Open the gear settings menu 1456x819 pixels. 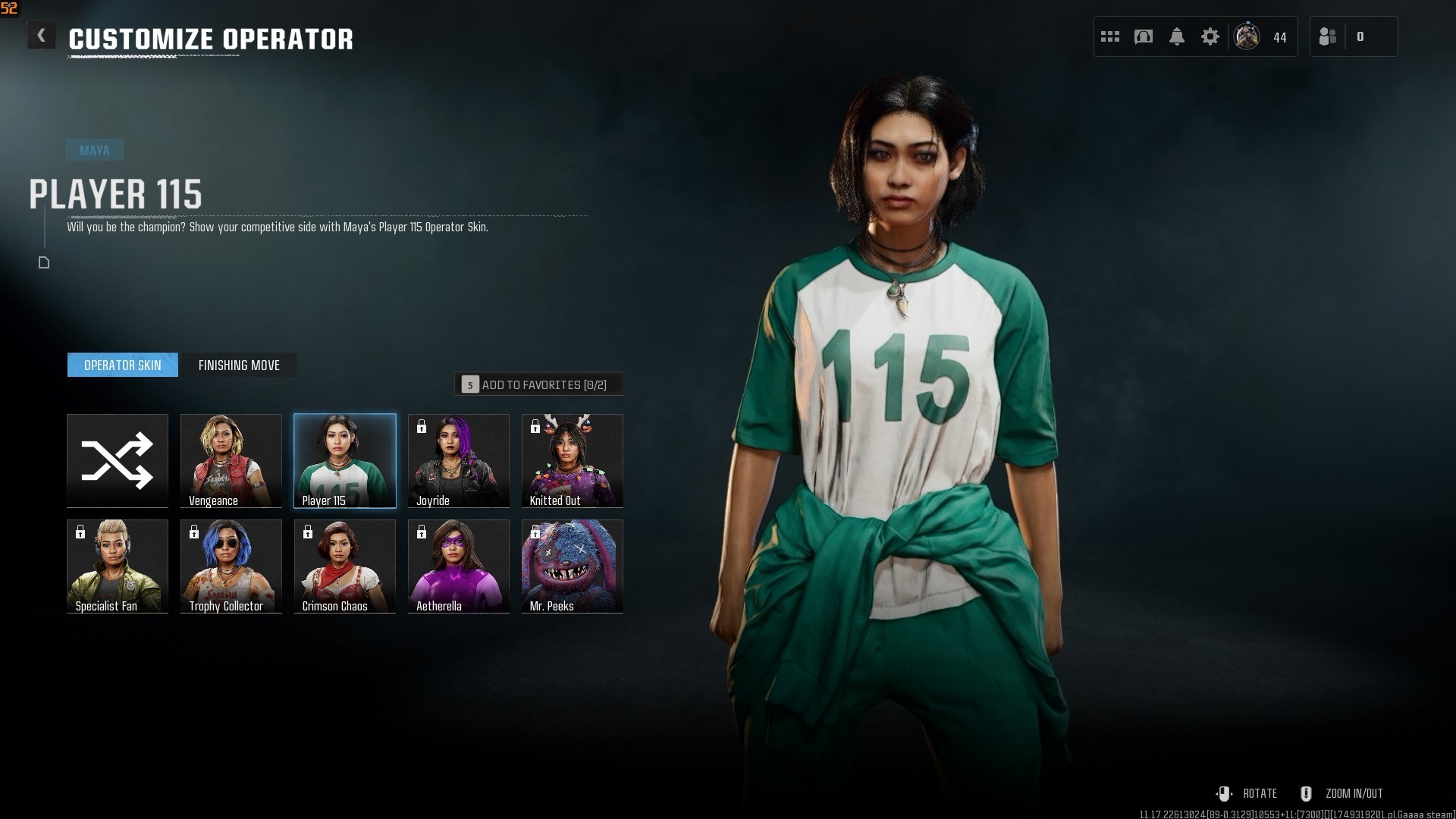1210,36
